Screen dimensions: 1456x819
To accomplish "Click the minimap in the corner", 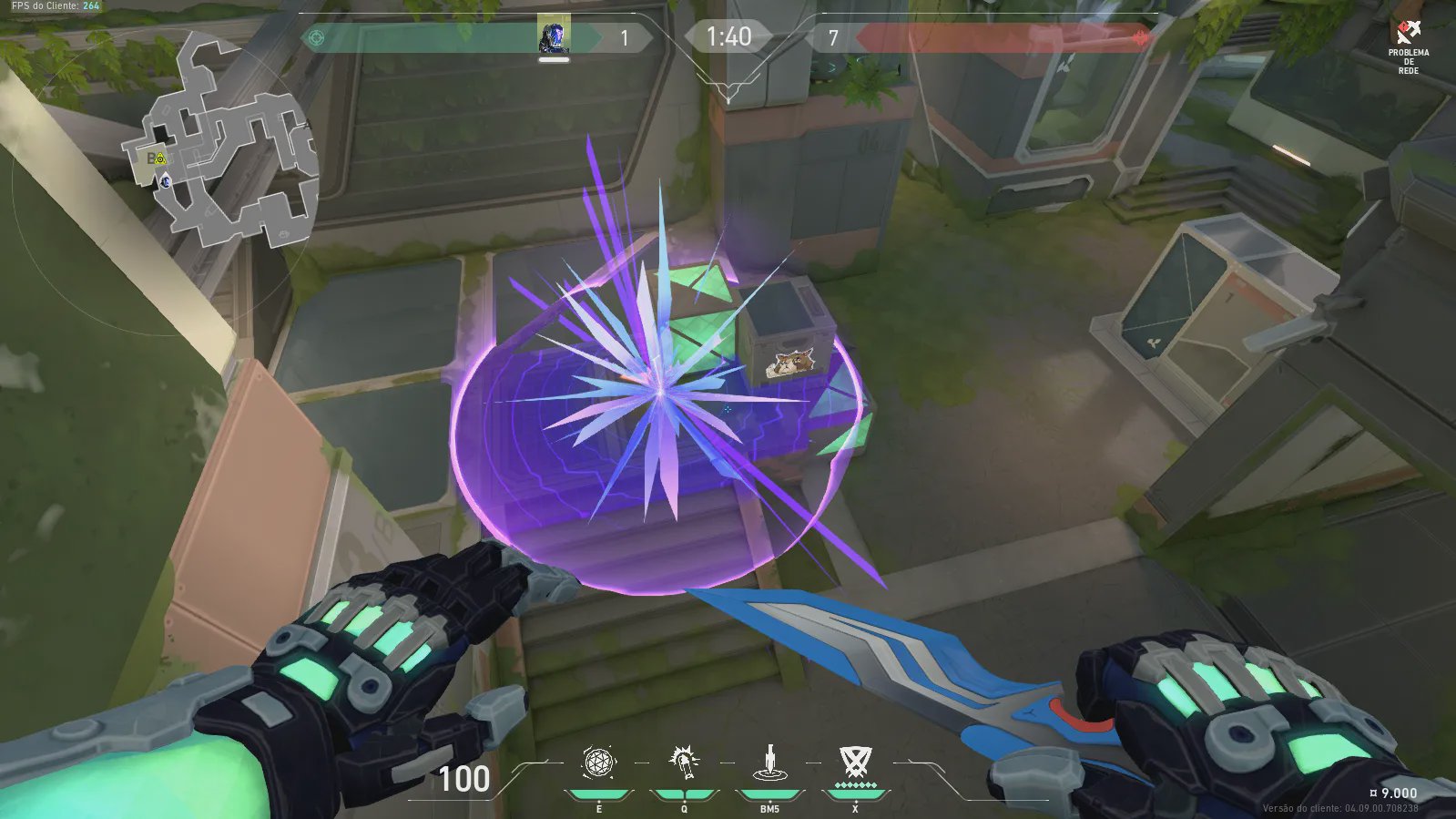I will click(223, 144).
